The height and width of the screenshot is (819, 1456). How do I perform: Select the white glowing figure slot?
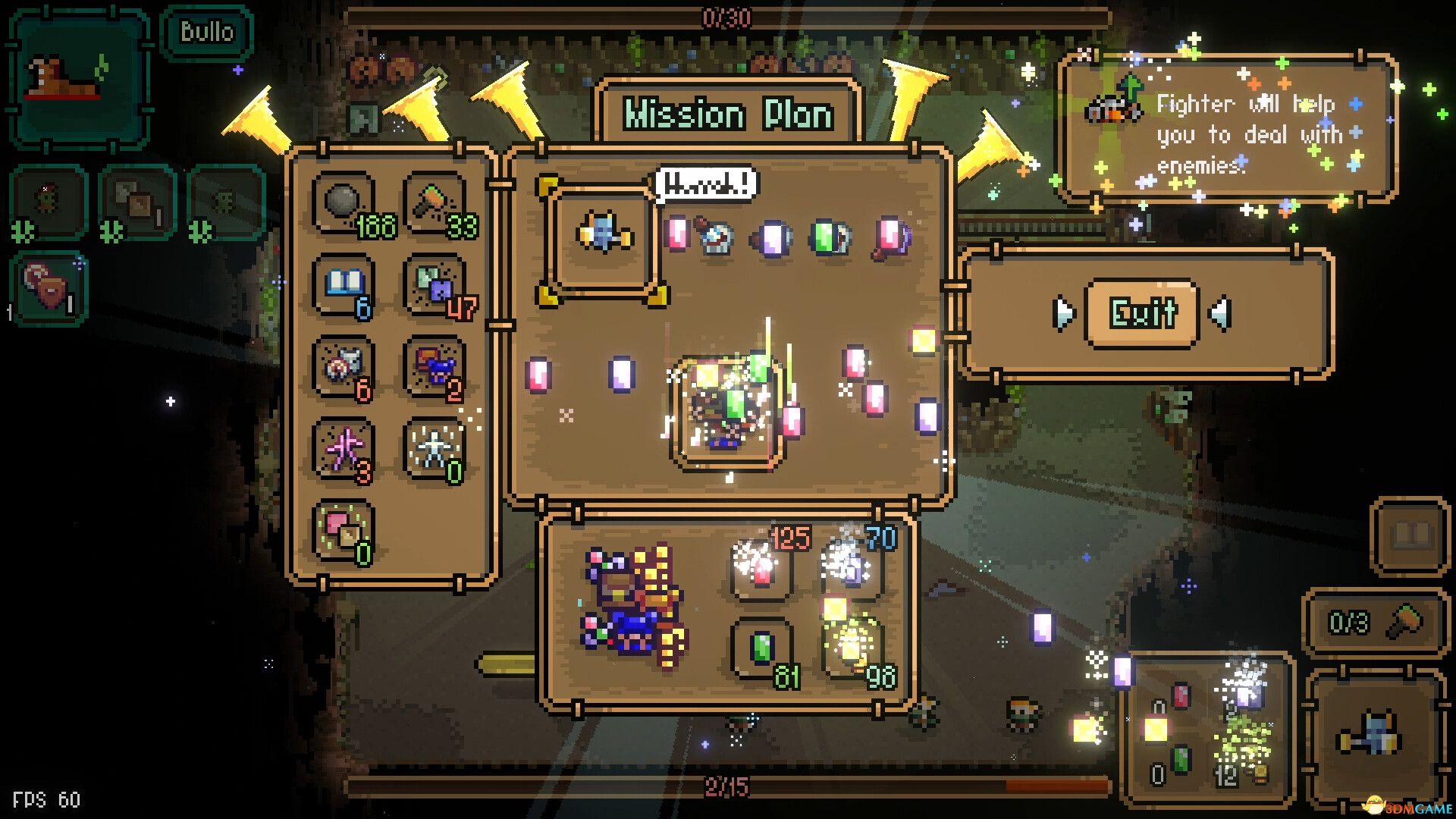coord(435,450)
